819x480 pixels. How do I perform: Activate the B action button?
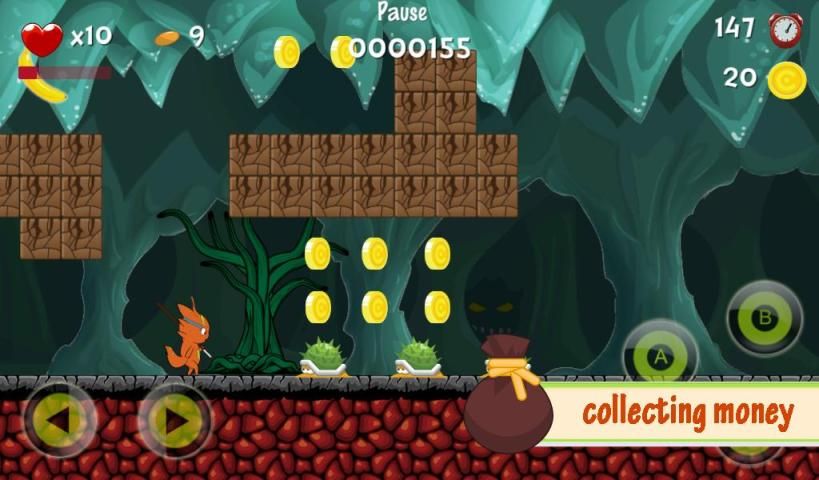764,319
